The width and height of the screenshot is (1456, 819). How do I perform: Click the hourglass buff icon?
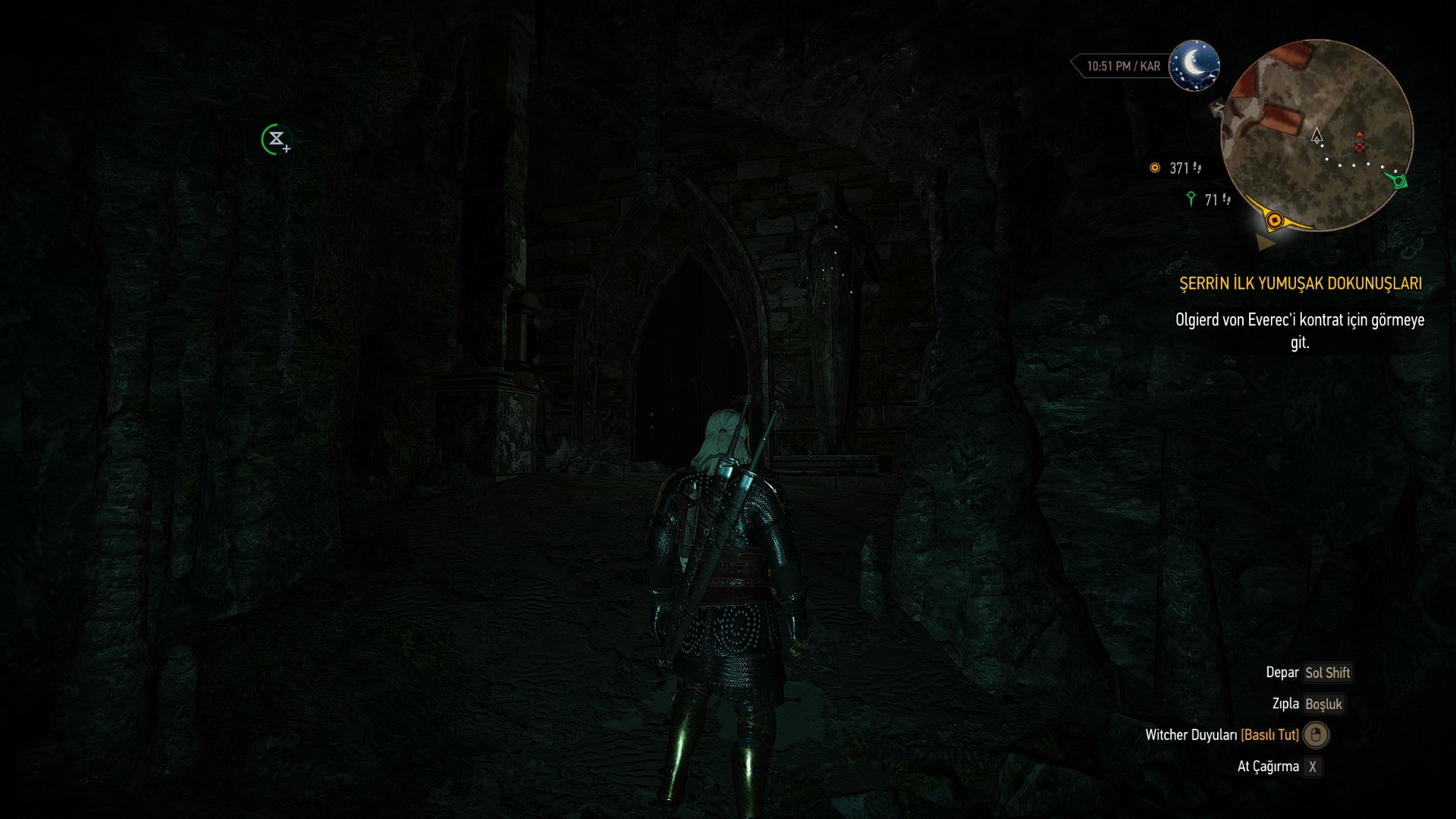[x=276, y=140]
